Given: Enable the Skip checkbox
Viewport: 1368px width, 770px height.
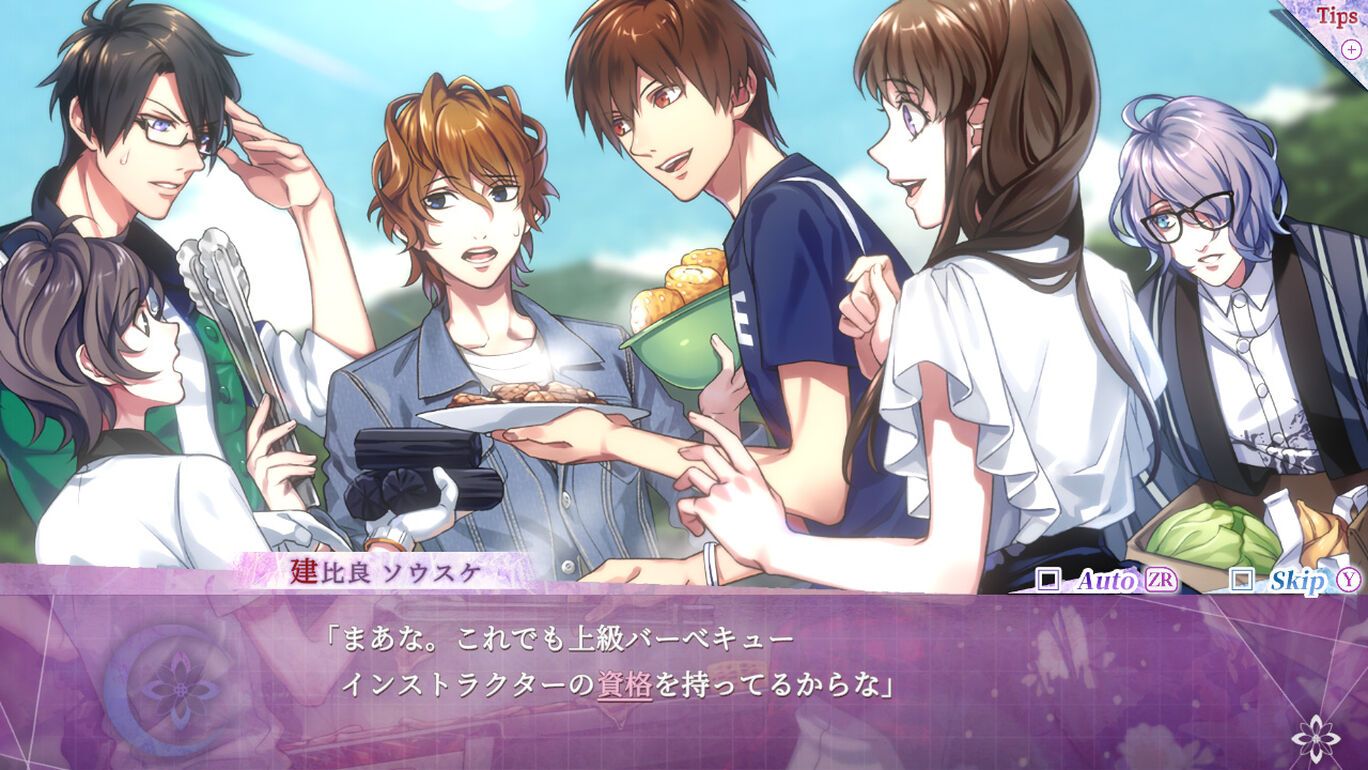Looking at the screenshot, I should (x=1241, y=580).
